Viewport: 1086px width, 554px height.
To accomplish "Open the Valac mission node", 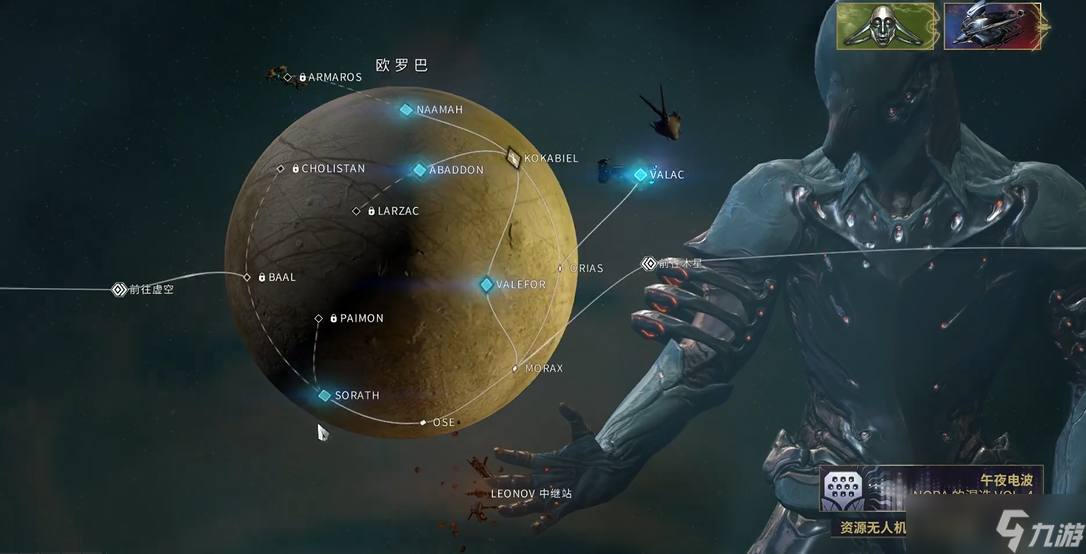I will pos(640,175).
